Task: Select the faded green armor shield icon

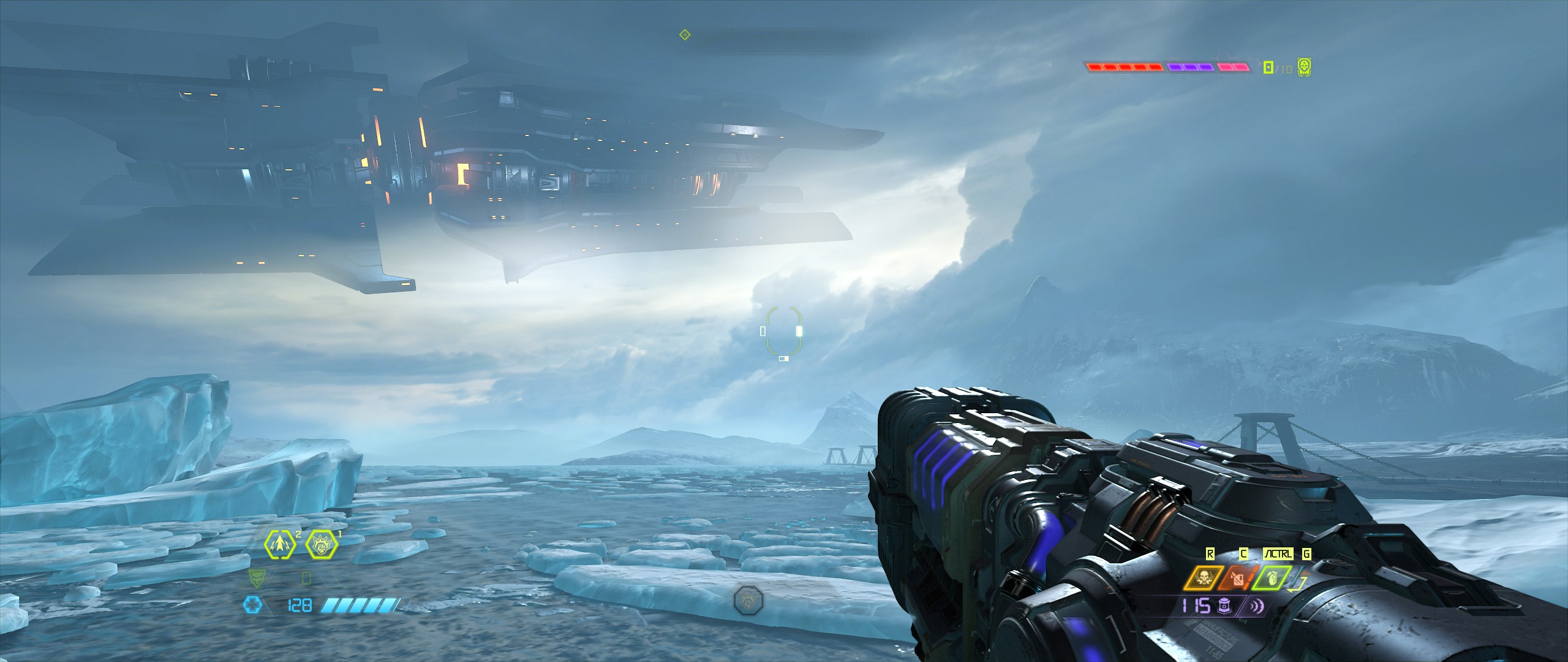Action: click(x=257, y=578)
